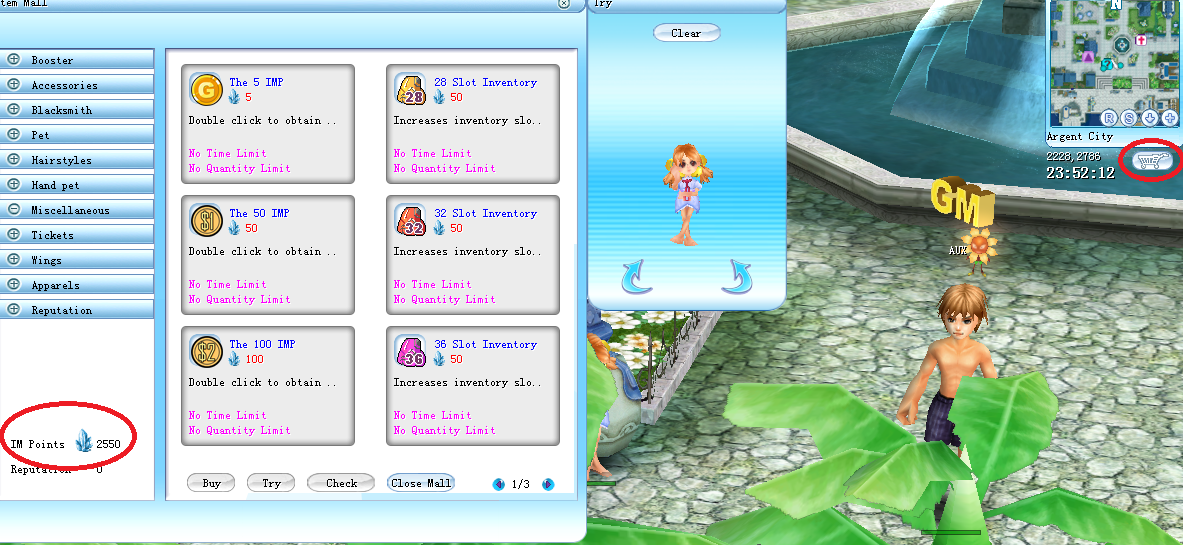Click the Check button
This screenshot has width=1183, height=545.
click(341, 483)
